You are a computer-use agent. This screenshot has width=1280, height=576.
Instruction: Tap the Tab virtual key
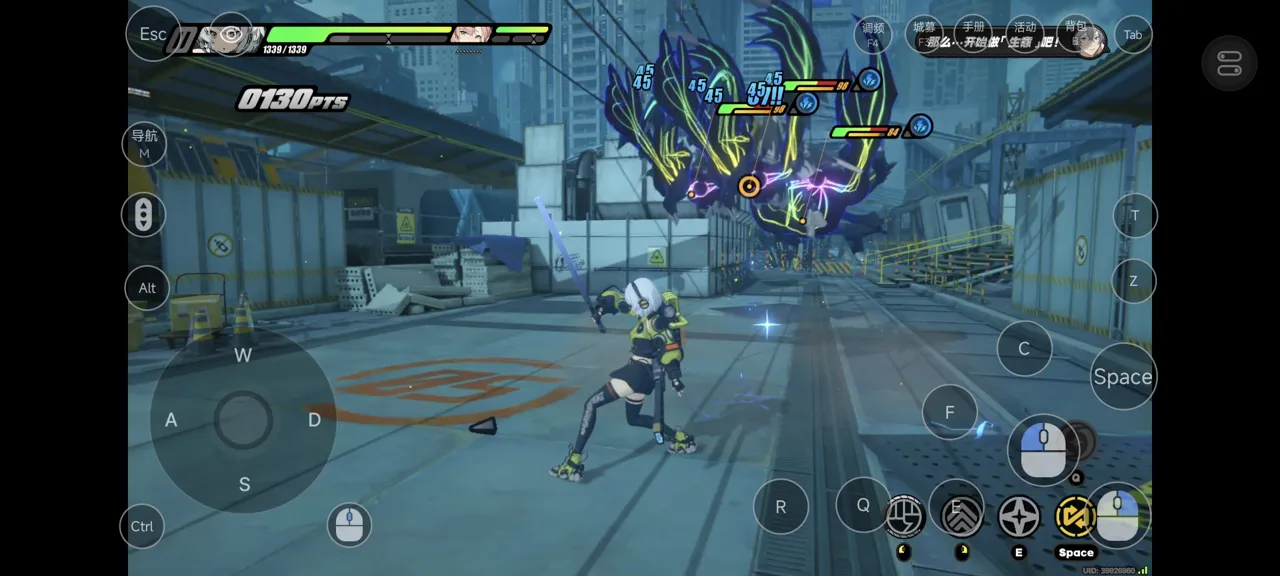[1133, 34]
